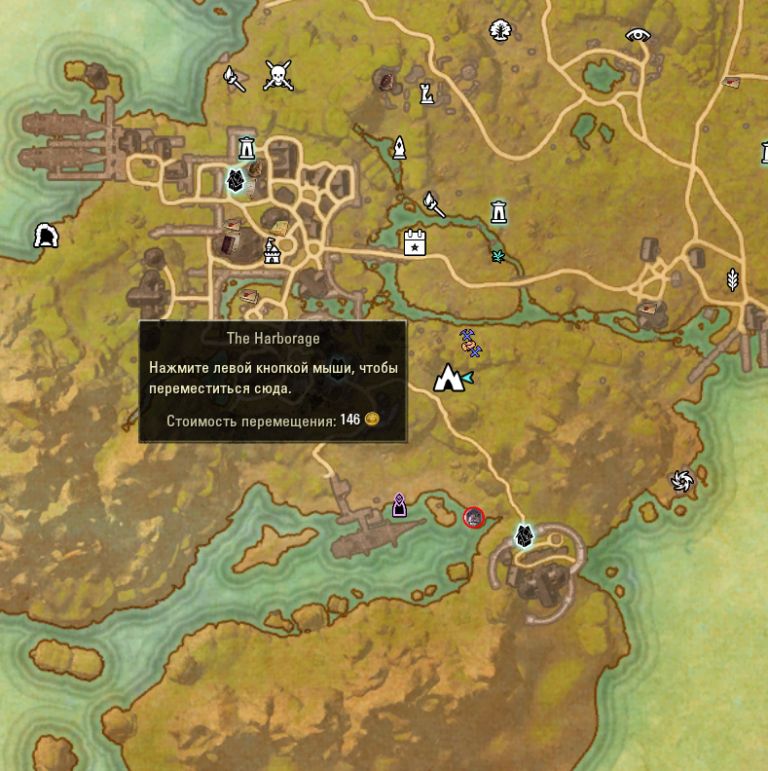Screen dimensions: 768x771
Task: Click the wheat stalk marker
Action: (732, 279)
